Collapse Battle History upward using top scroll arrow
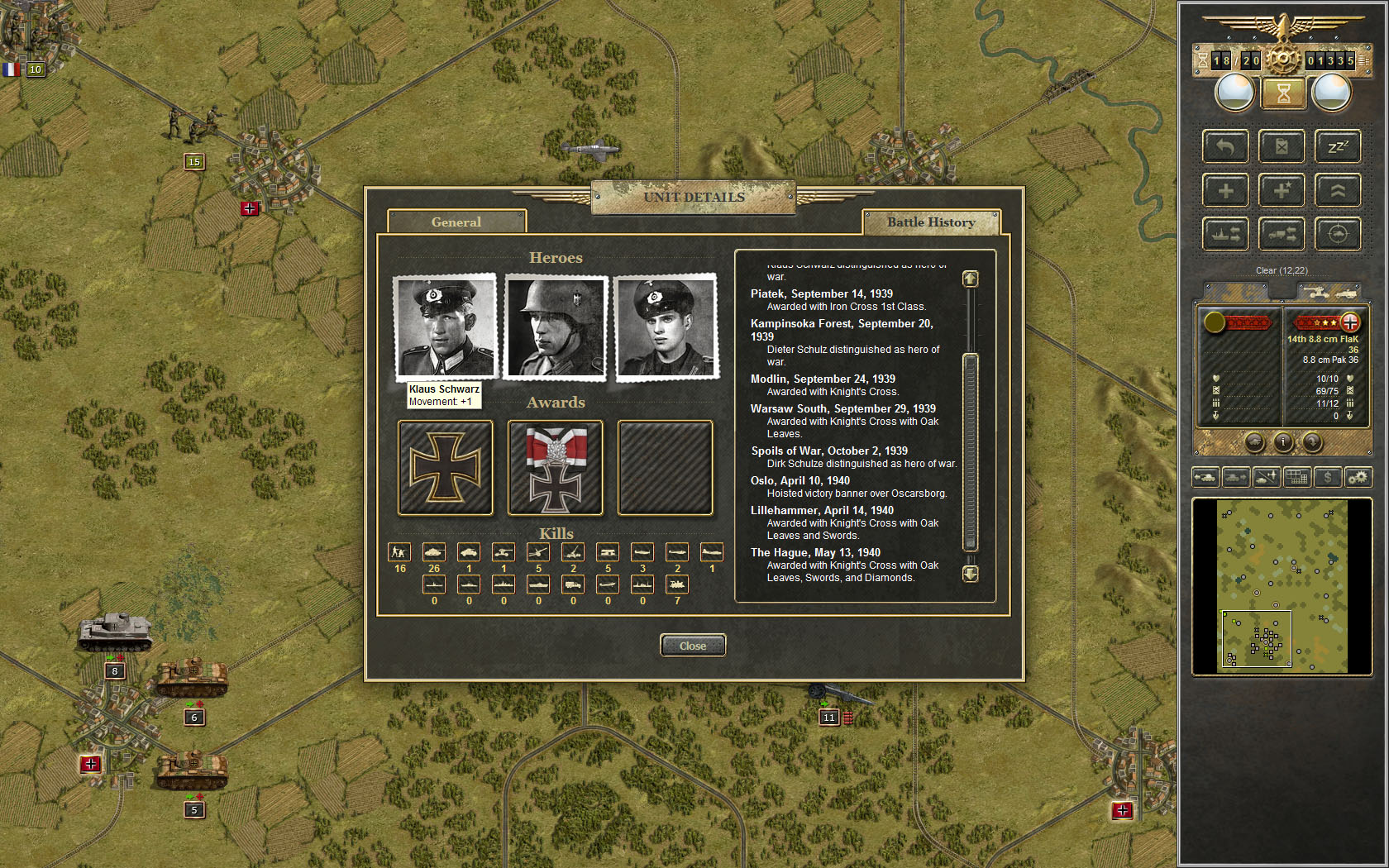The height and width of the screenshot is (868, 1389). 970,279
